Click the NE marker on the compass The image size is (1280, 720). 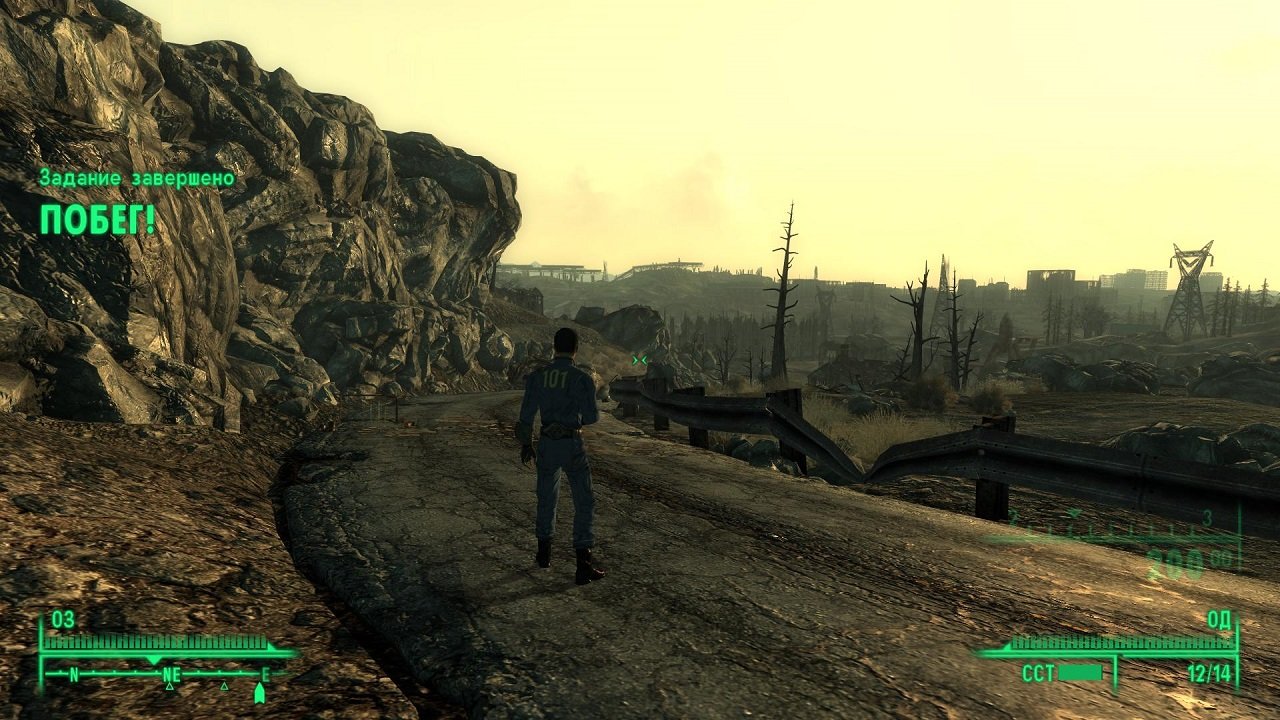tap(171, 672)
